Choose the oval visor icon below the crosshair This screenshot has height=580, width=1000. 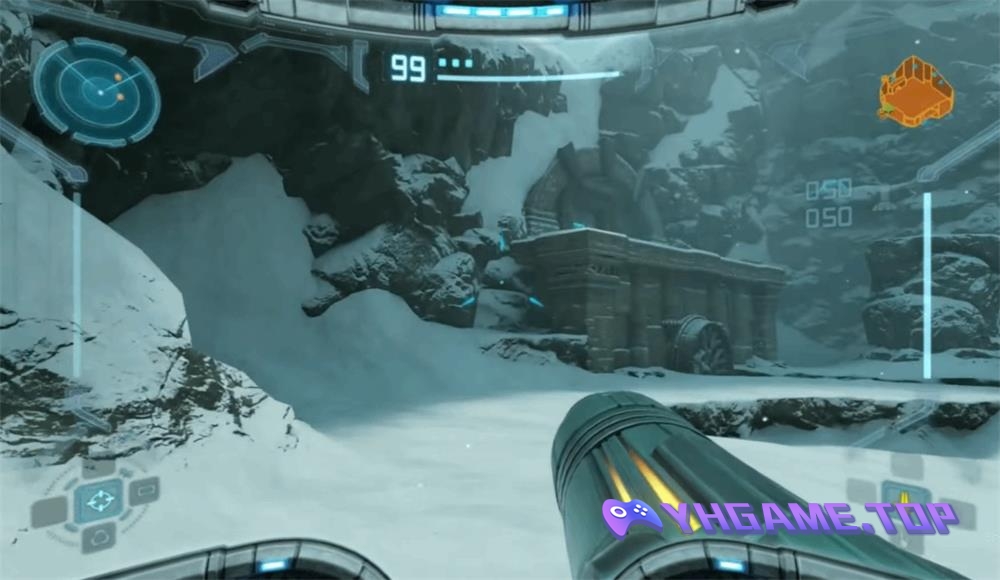tap(100, 539)
